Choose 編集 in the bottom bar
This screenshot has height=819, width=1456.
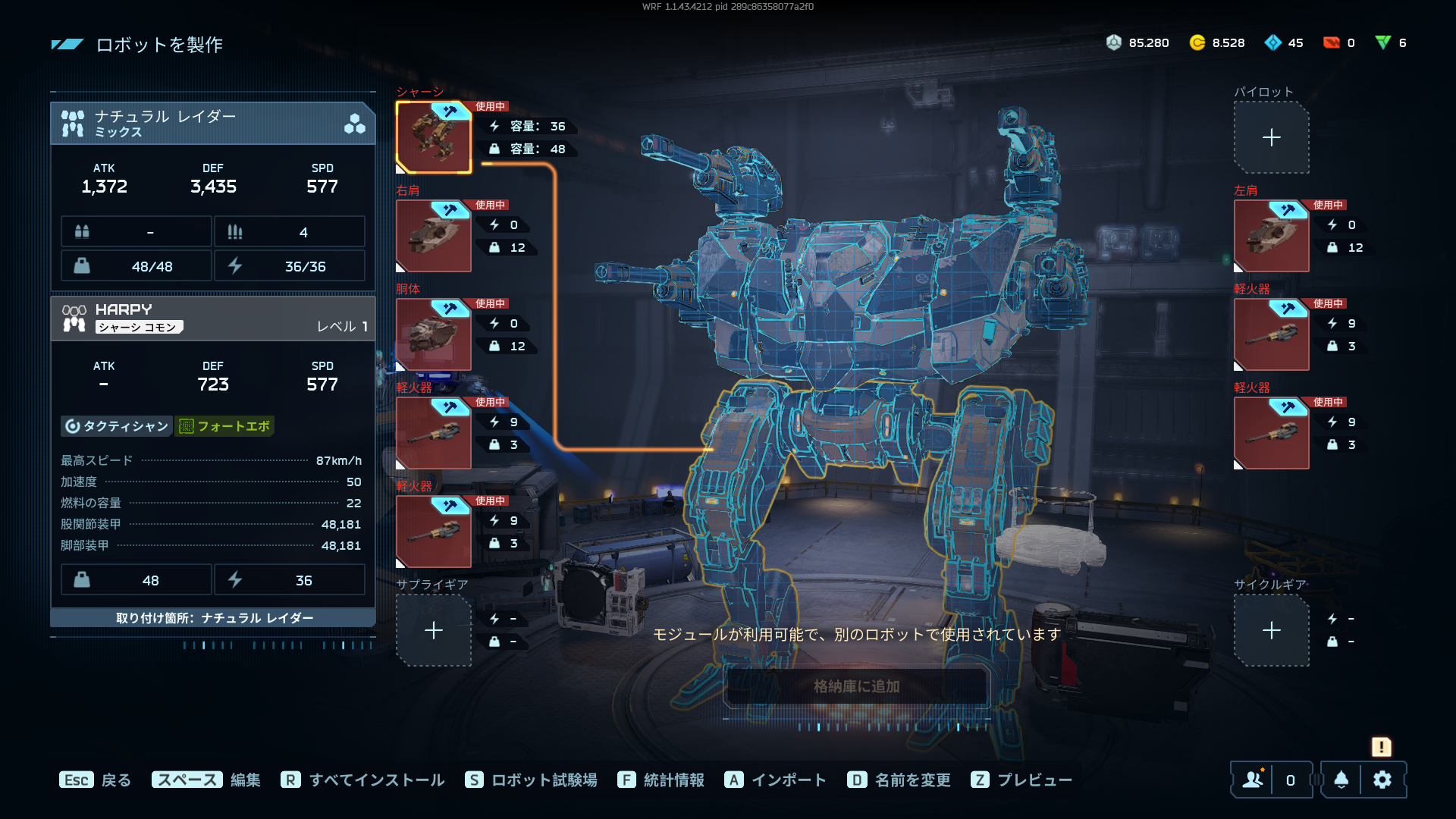tap(206, 780)
